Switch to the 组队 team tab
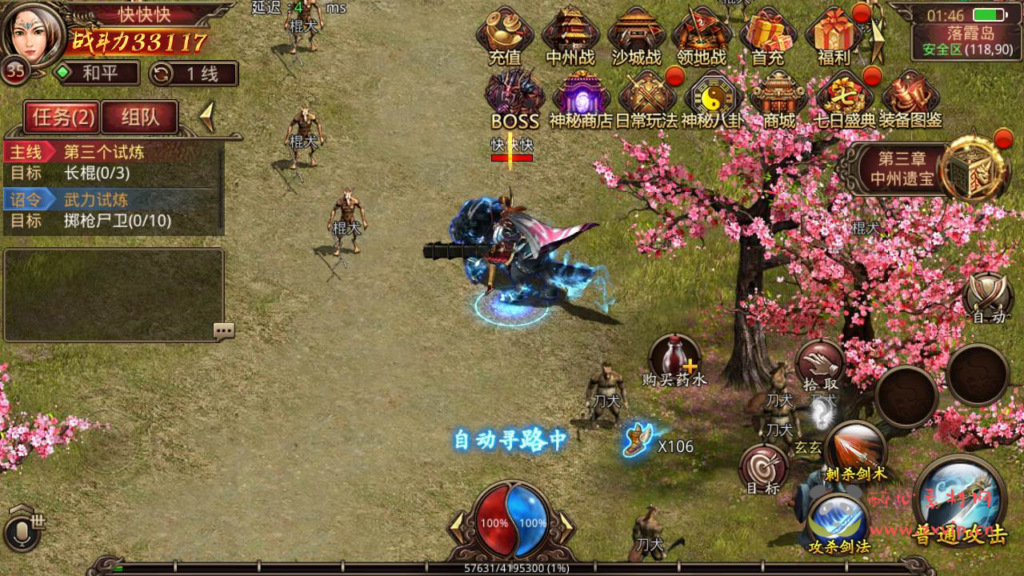Screen dimensions: 1024x576 pyautogui.click(x=139, y=117)
